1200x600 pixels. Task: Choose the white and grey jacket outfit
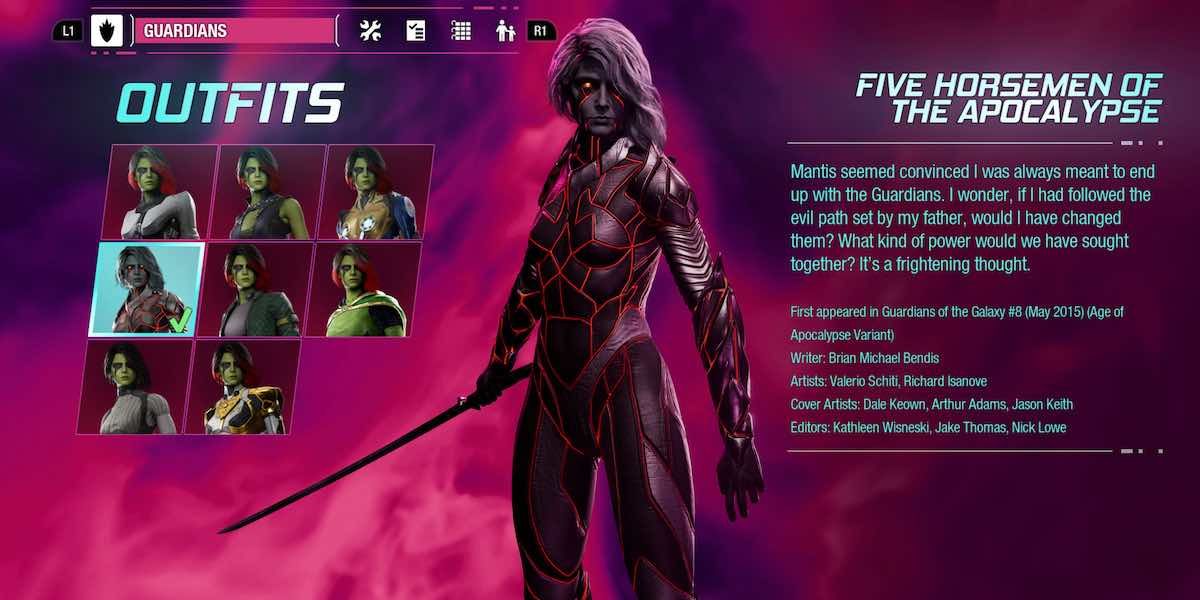[160, 192]
